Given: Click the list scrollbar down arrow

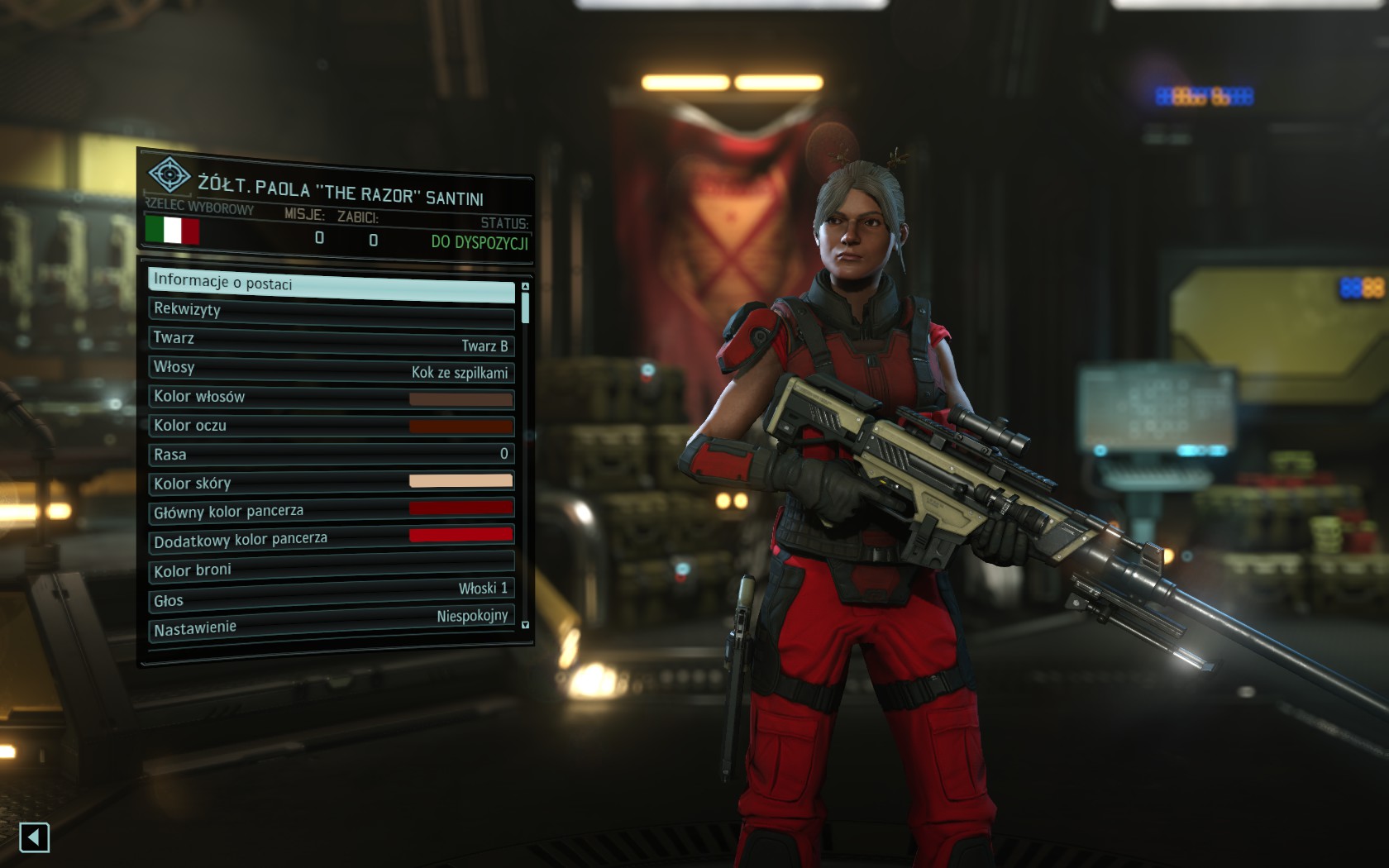Looking at the screenshot, I should 525,626.
